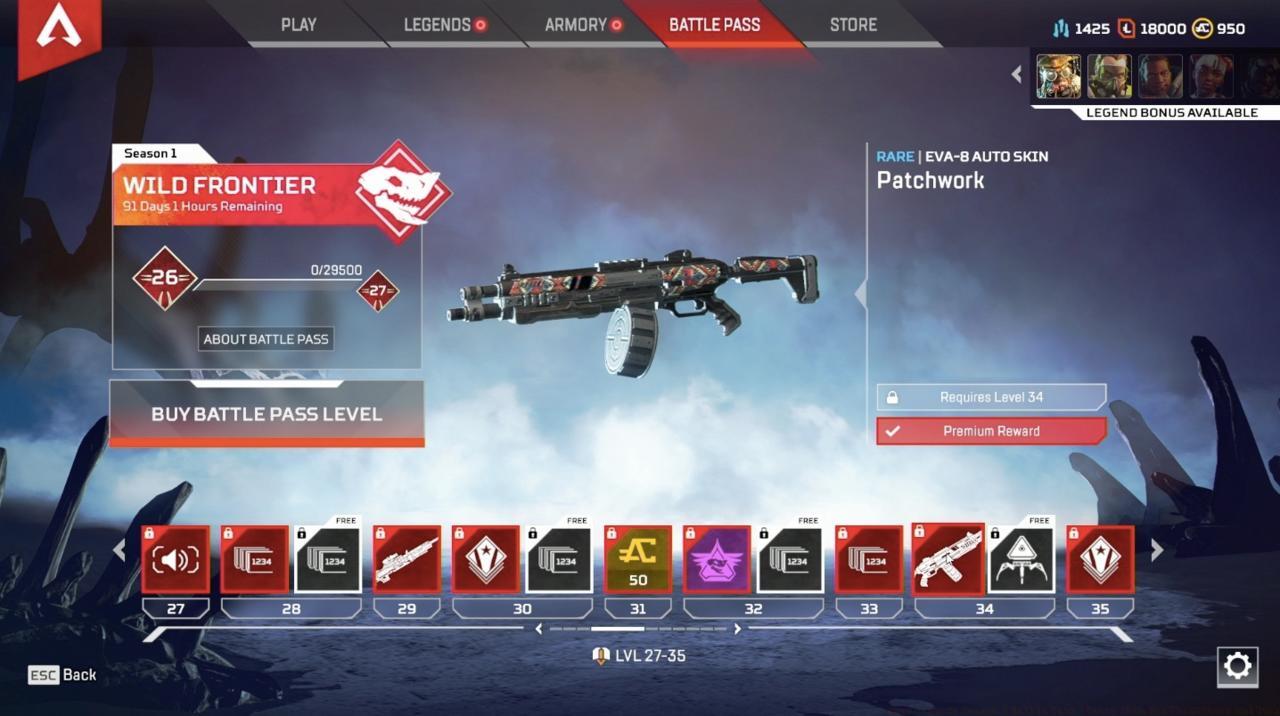Pick the purple level 32 badge reward
This screenshot has height=716, width=1280.
click(x=717, y=559)
